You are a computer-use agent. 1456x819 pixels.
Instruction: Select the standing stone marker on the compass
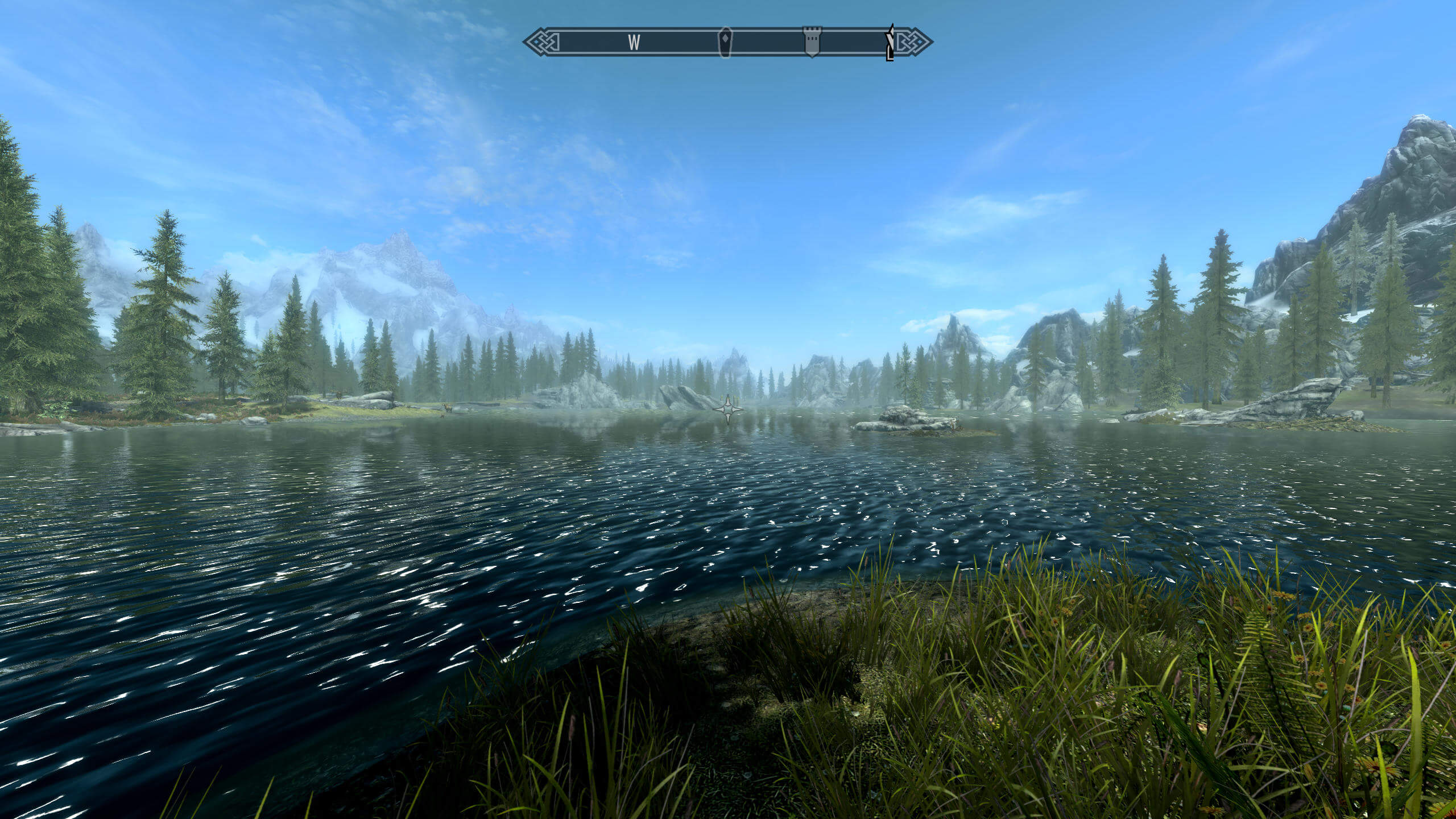pos(725,42)
